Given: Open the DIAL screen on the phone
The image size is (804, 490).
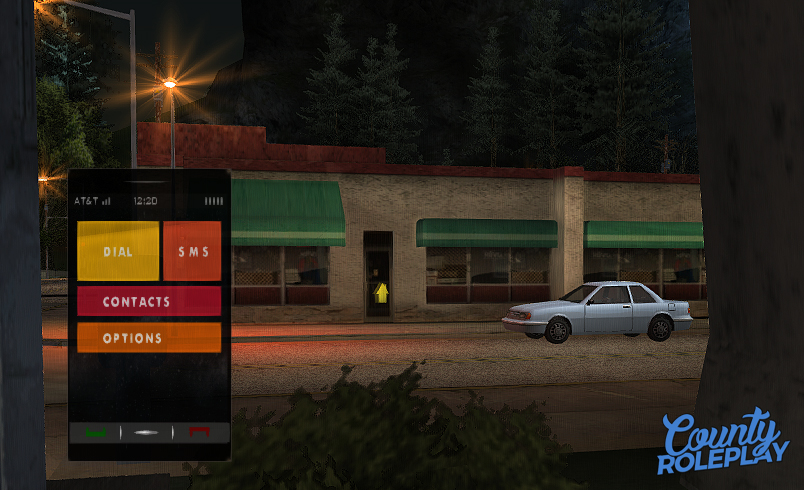Looking at the screenshot, I should pyautogui.click(x=118, y=251).
